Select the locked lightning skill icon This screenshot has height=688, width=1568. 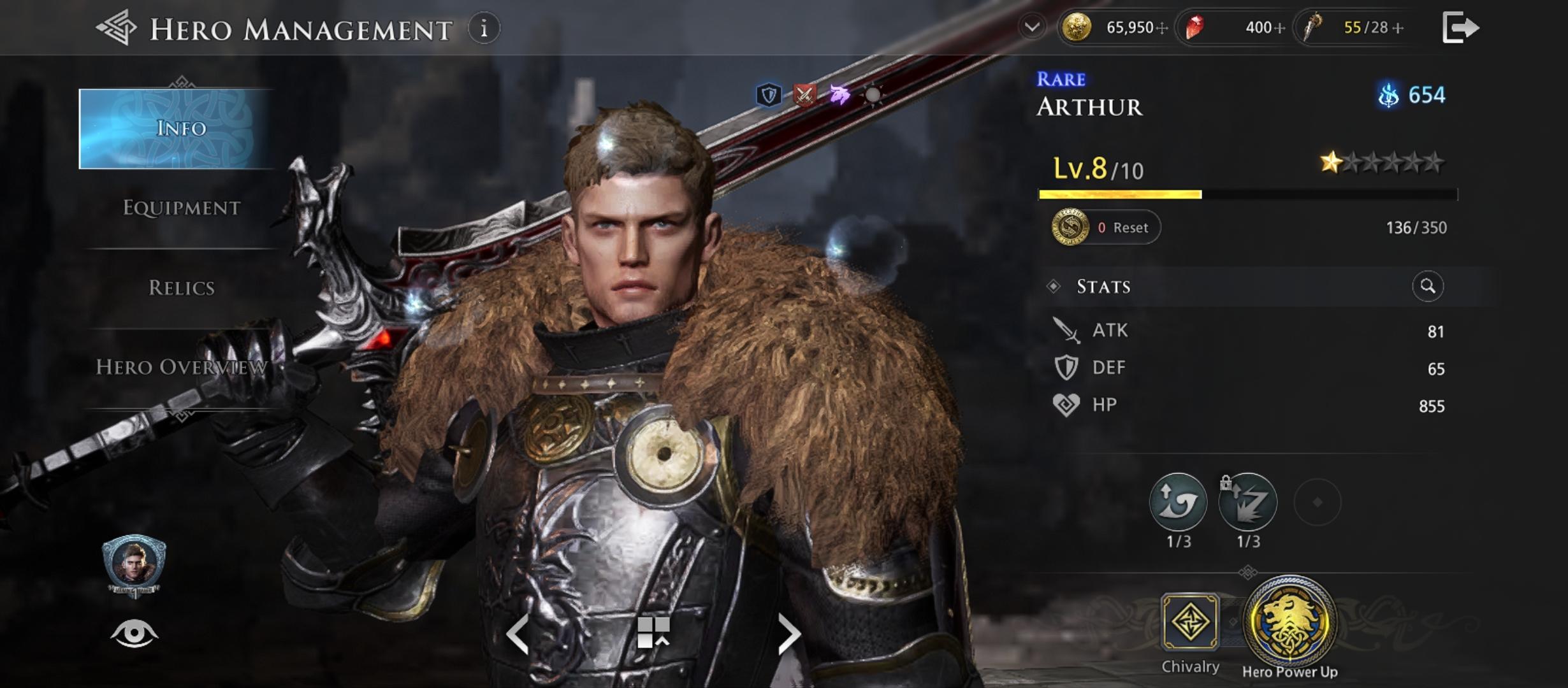tap(1248, 503)
